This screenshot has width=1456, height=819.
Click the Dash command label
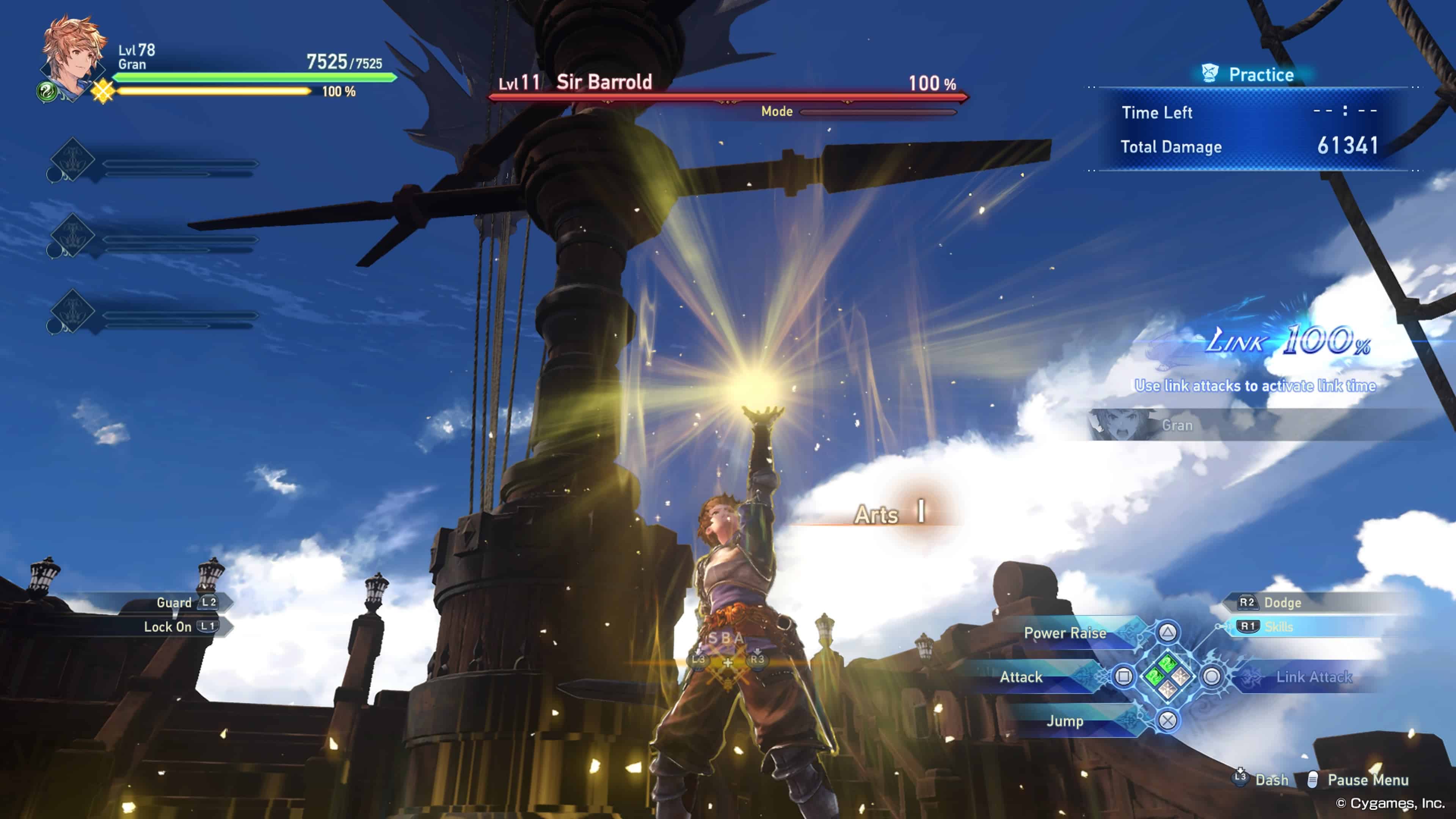point(1271,780)
